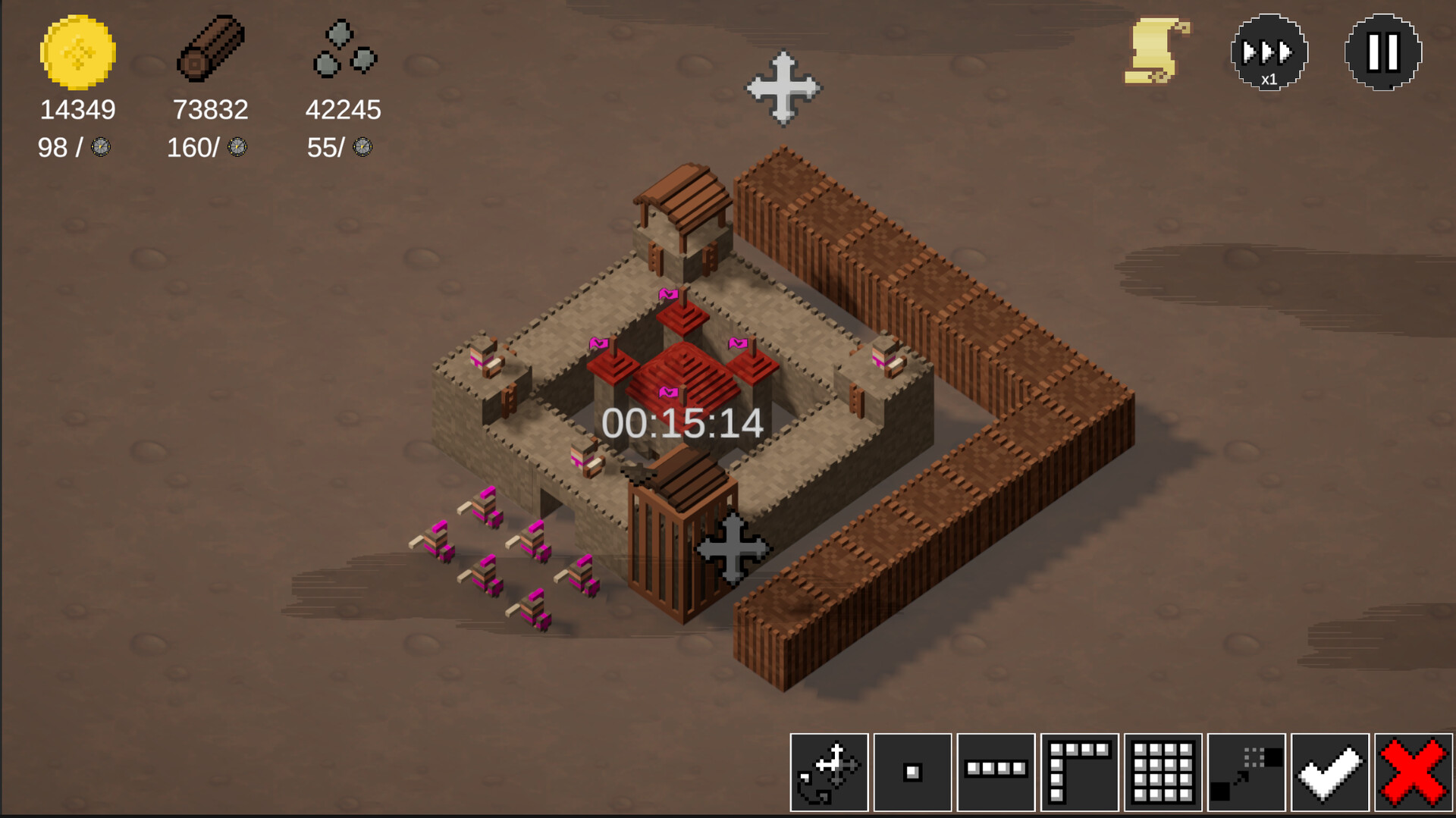The height and width of the screenshot is (818, 1456).
Task: Click the mission timer 00:15:14
Action: [681, 425]
